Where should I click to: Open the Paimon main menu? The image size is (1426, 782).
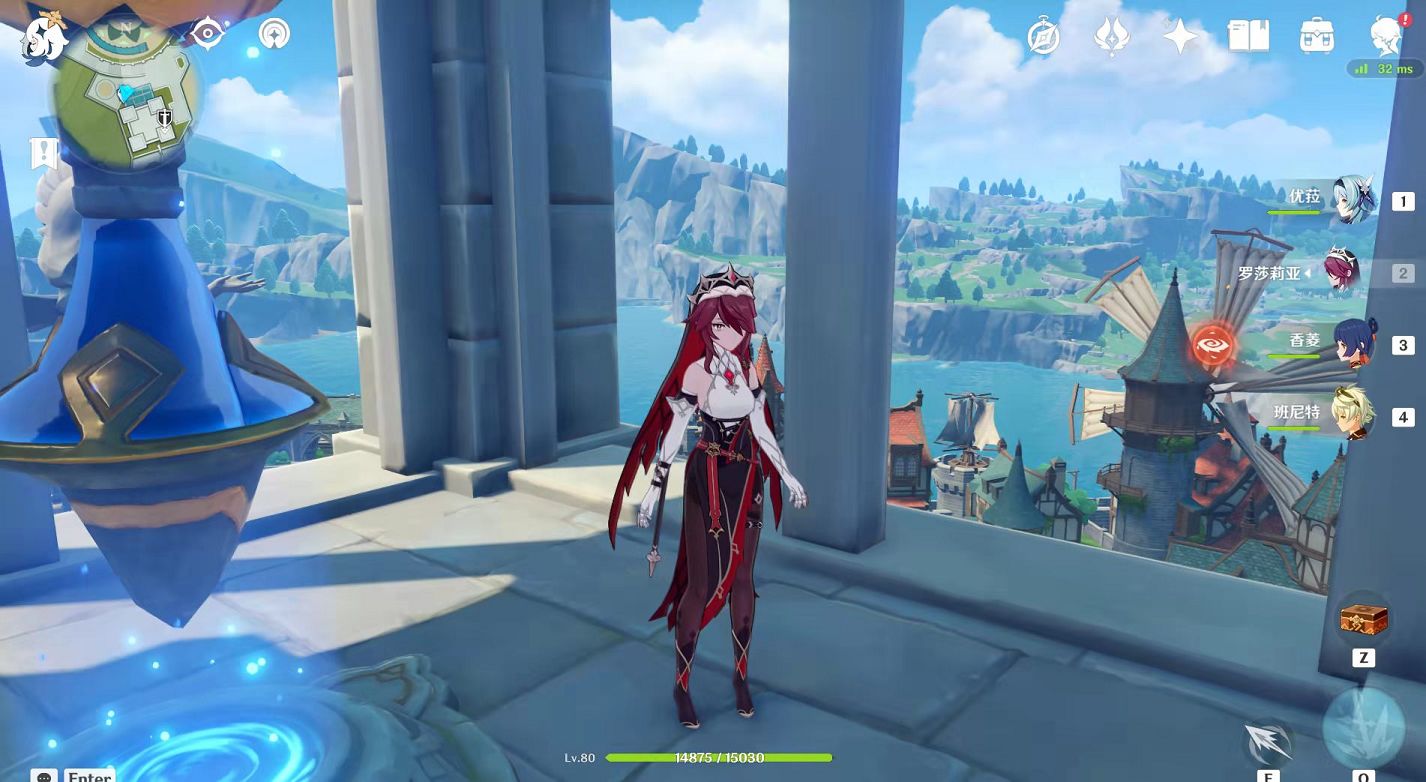click(45, 38)
